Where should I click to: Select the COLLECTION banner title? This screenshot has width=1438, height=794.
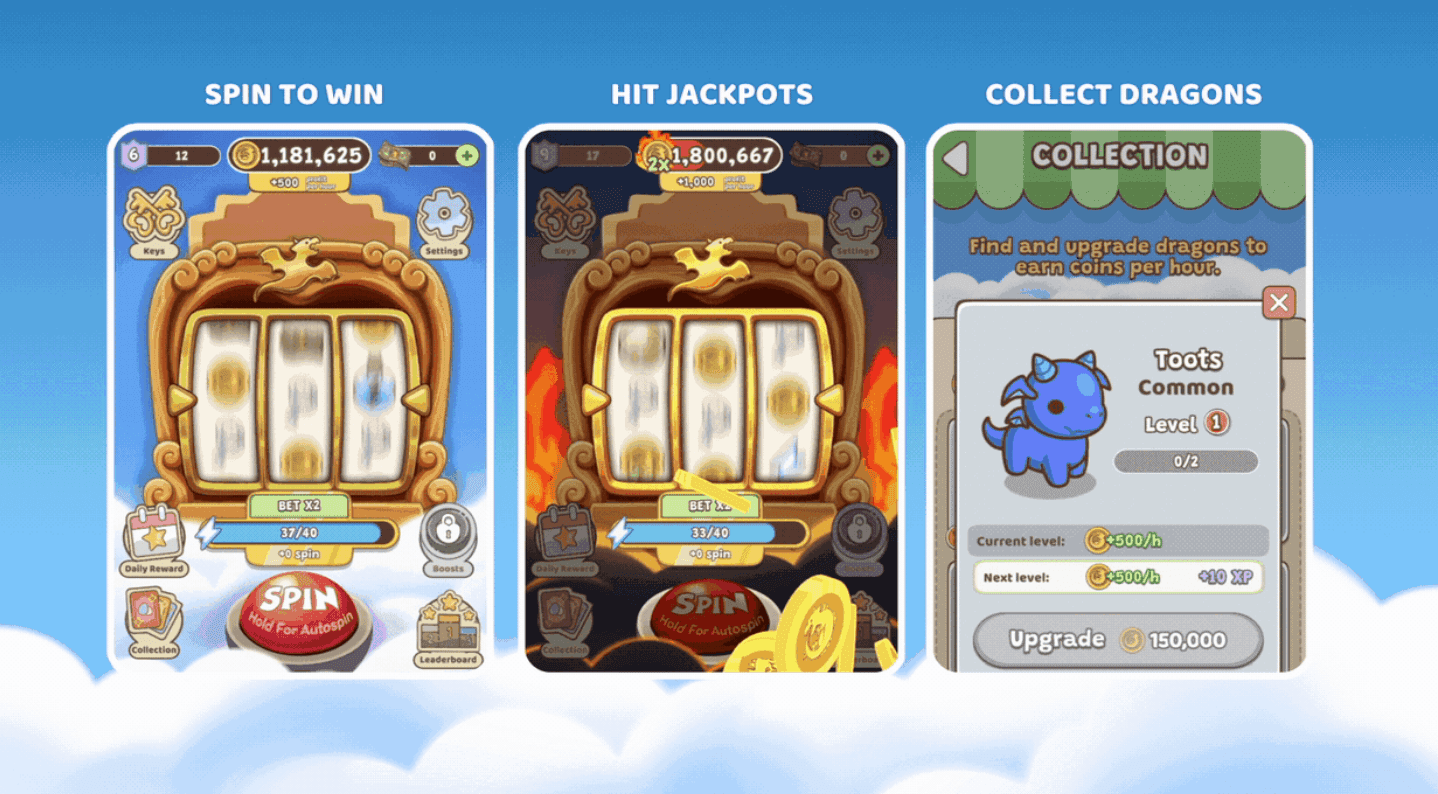(1119, 156)
